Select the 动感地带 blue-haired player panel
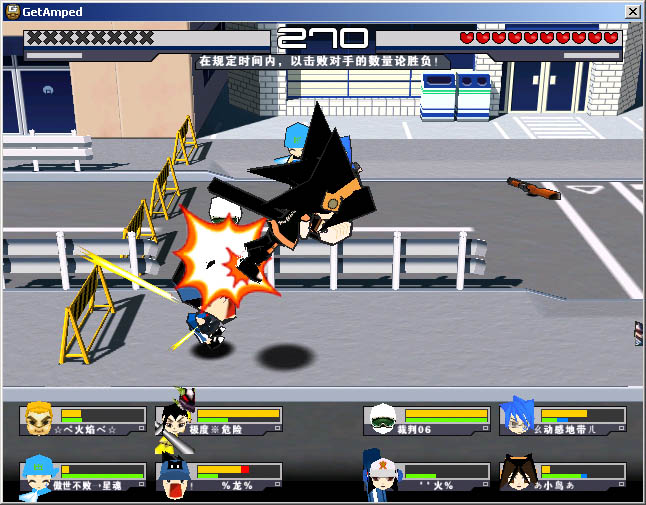This screenshot has height=505, width=646. click(563, 420)
